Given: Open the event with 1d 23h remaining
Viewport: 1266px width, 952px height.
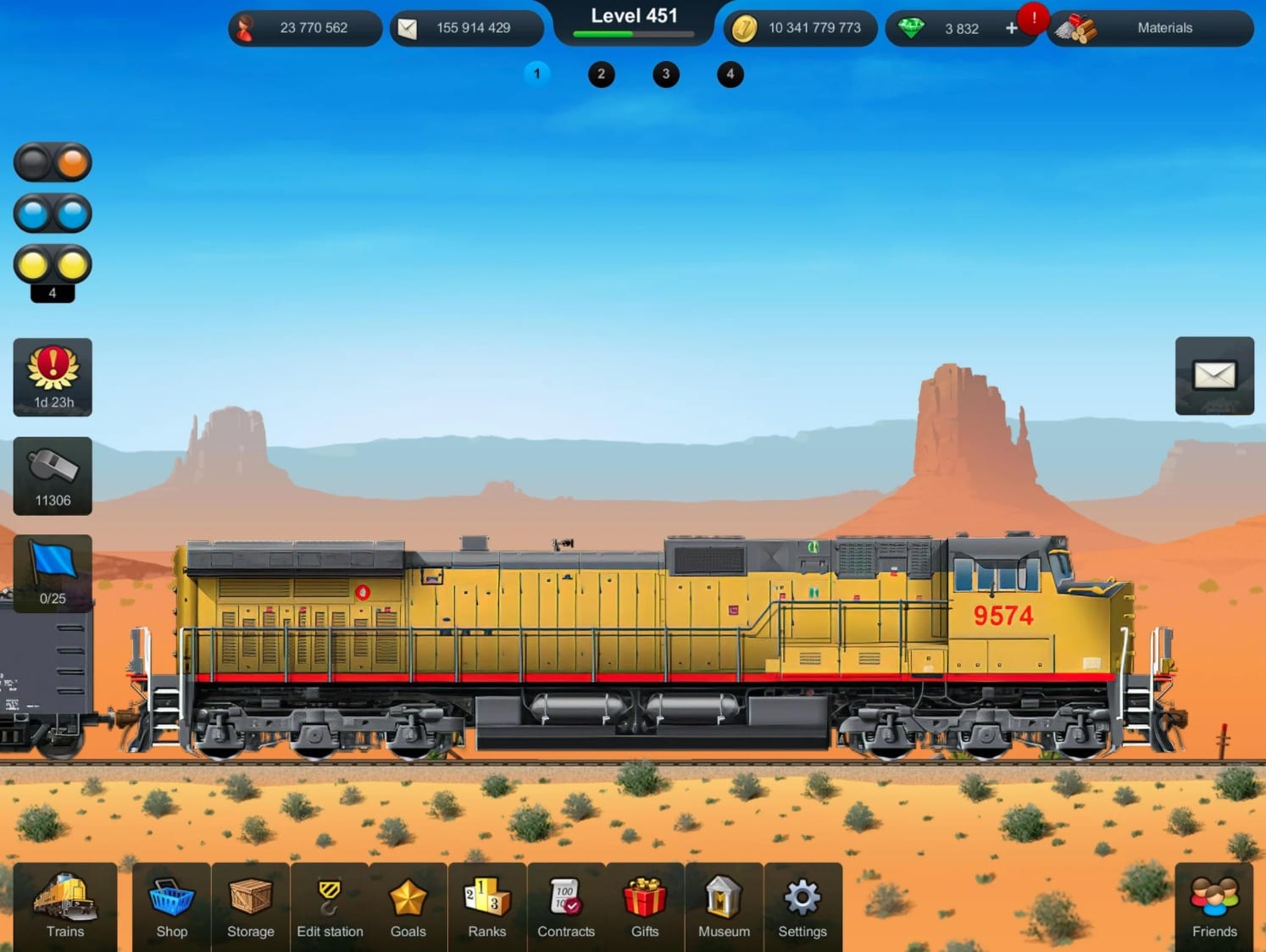Looking at the screenshot, I should (52, 376).
